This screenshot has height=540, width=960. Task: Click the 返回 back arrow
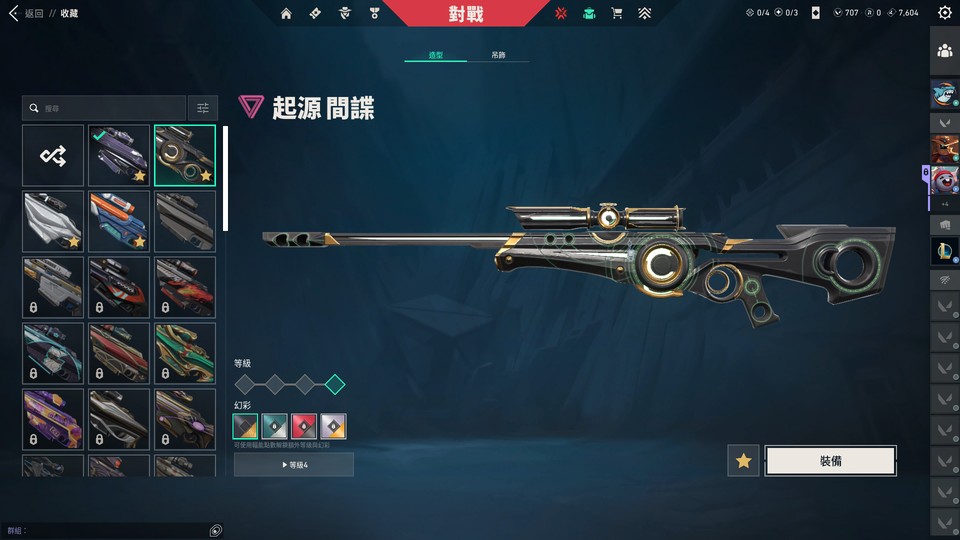point(13,13)
